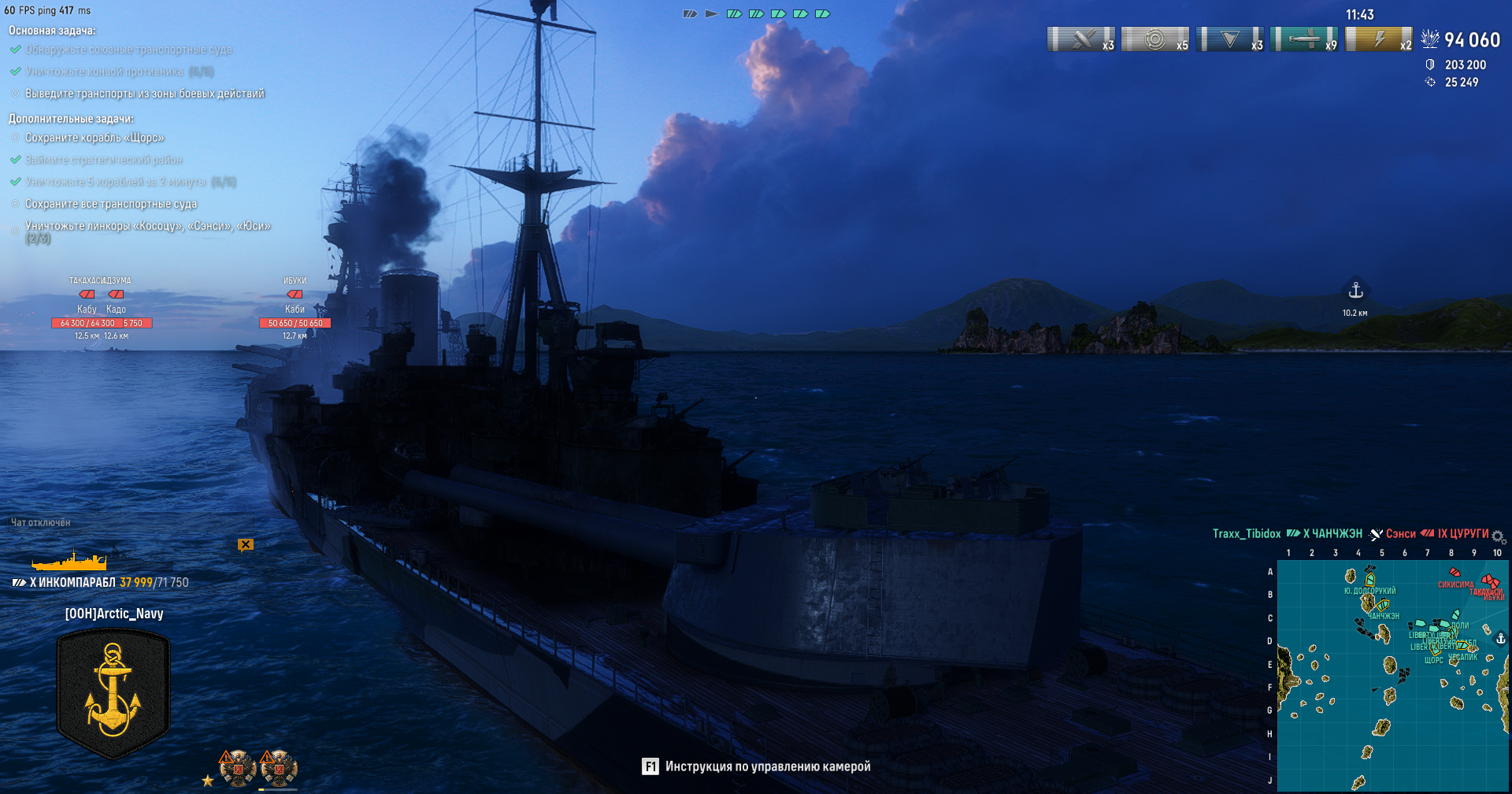Select the gold star icon beside the medals
1512x794 pixels.
[208, 781]
